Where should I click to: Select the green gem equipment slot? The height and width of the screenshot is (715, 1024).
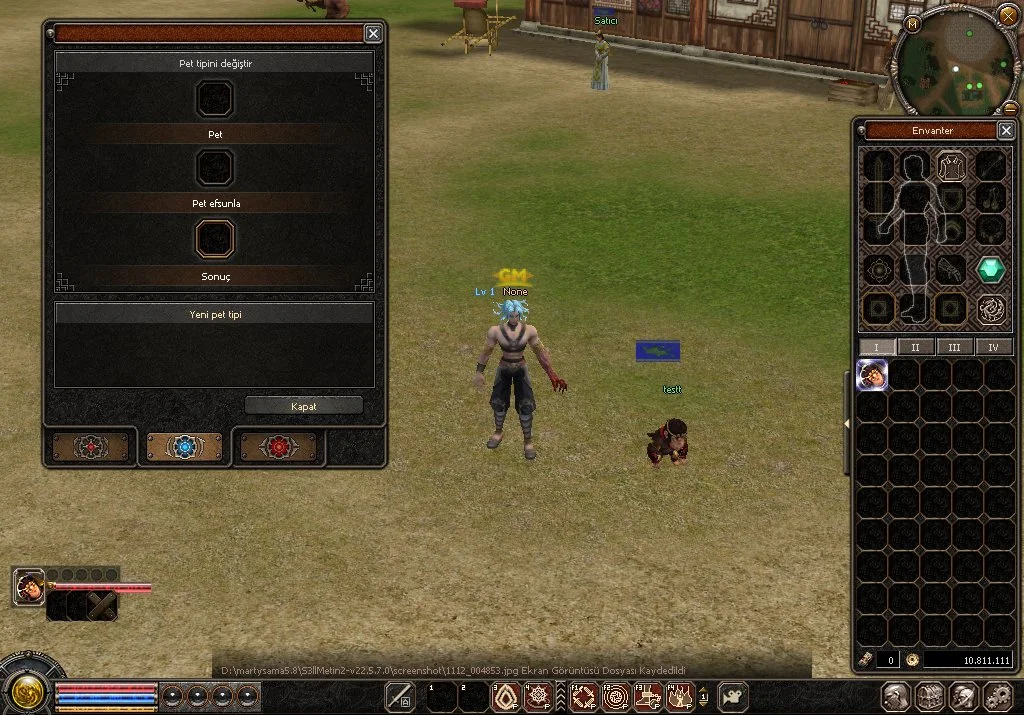991,269
